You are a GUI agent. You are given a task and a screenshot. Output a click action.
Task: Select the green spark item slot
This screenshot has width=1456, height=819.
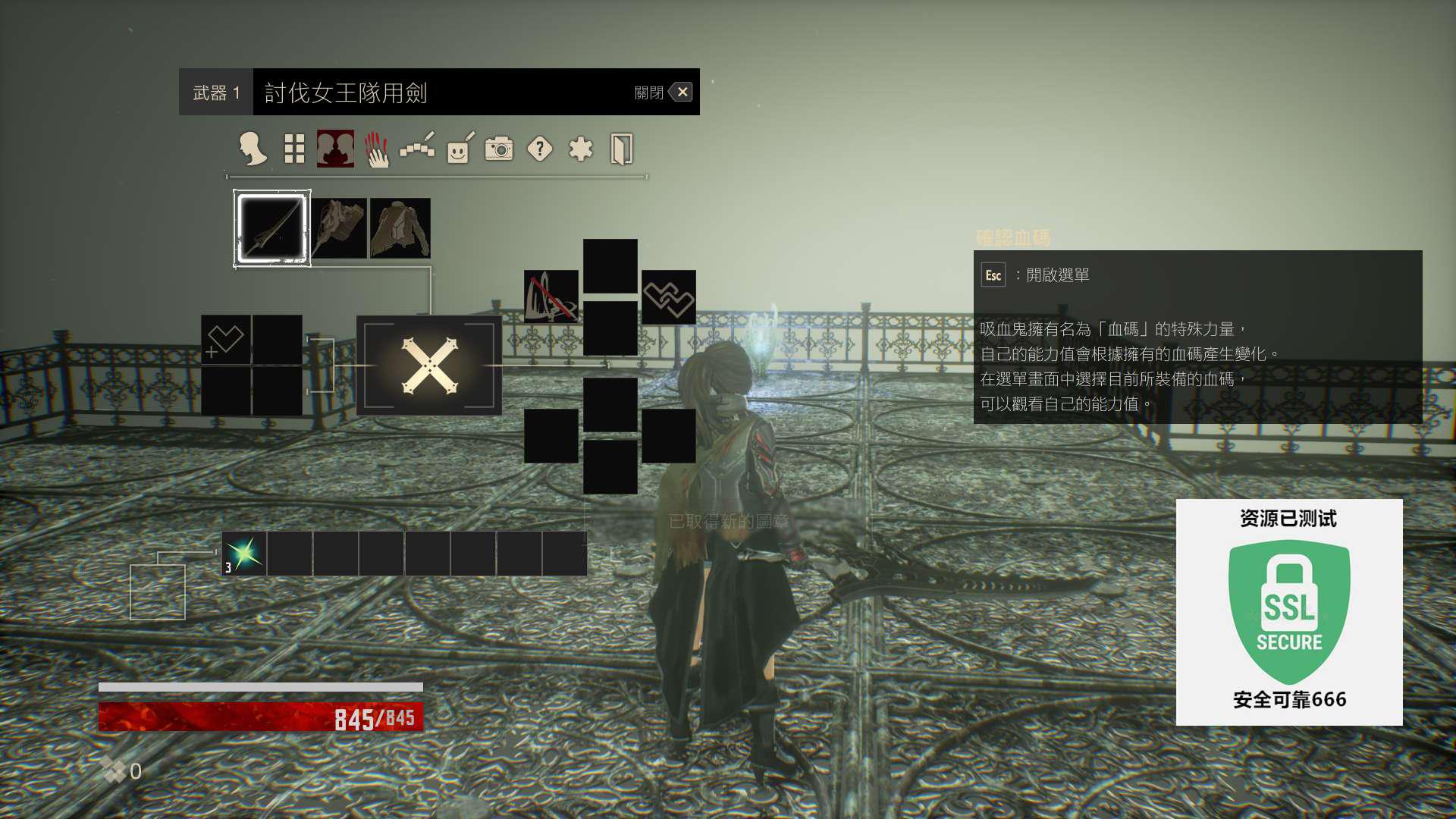tap(244, 554)
